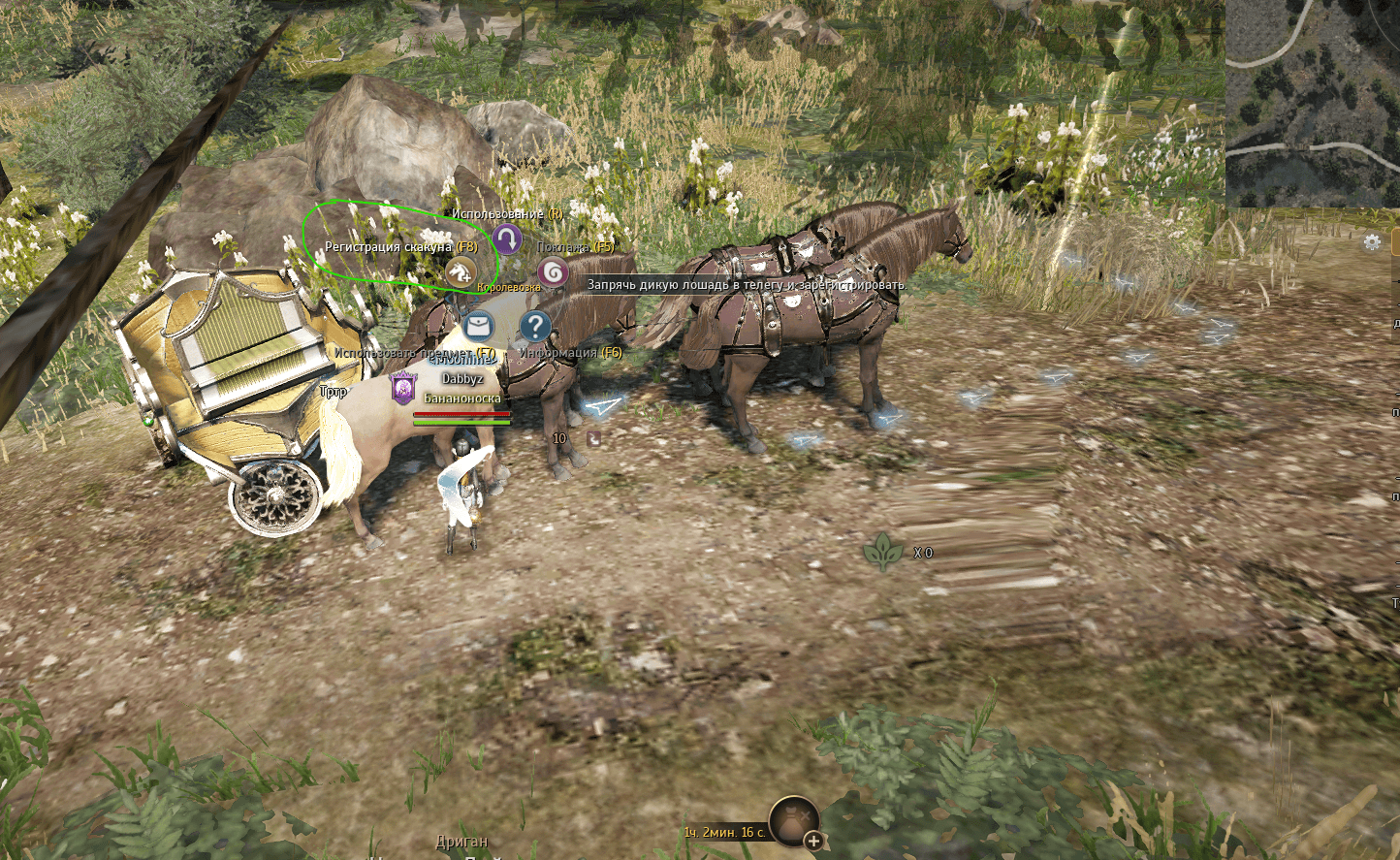
Task: Click the plus button on the pouch icon
Action: point(813,841)
